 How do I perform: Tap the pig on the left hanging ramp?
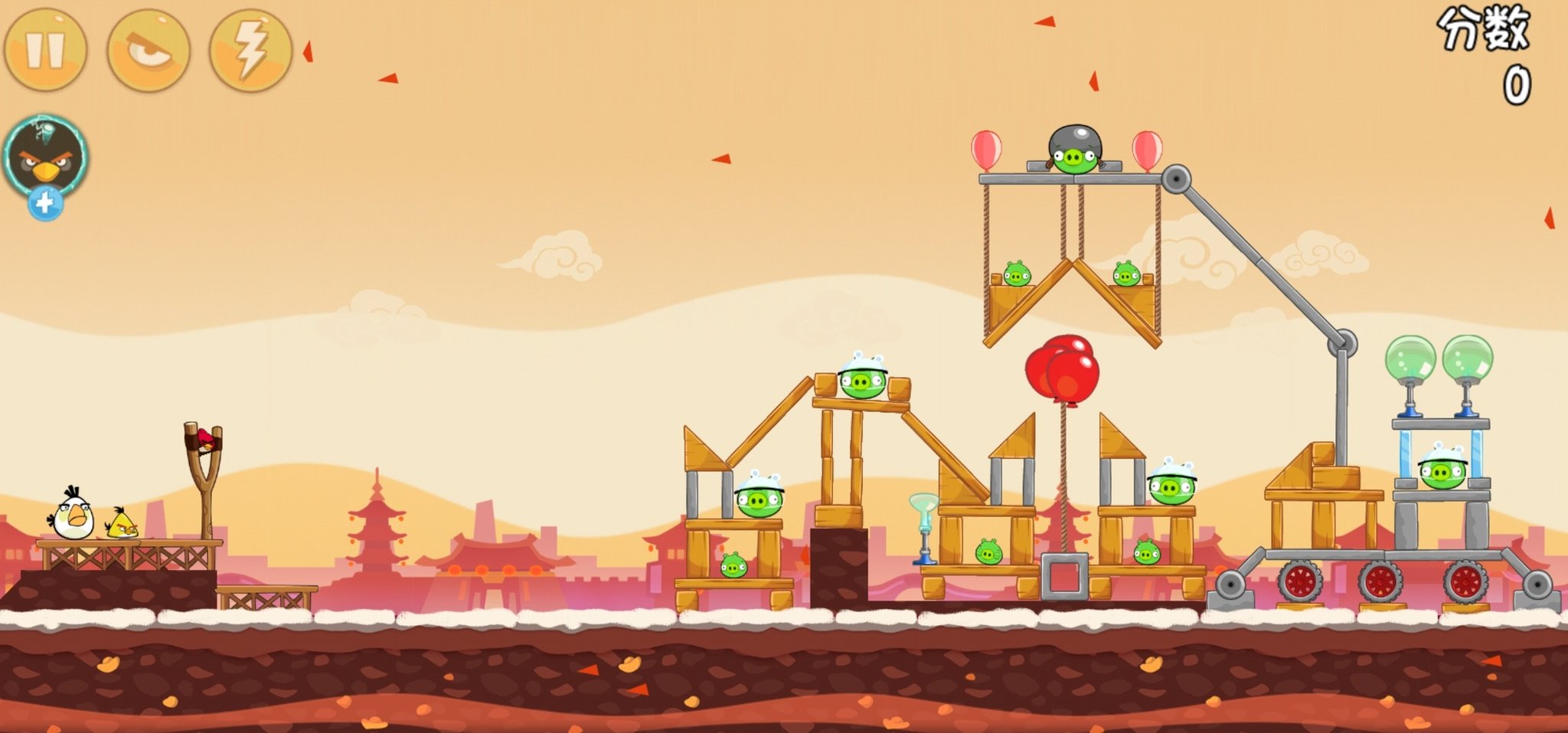pyautogui.click(x=1016, y=273)
